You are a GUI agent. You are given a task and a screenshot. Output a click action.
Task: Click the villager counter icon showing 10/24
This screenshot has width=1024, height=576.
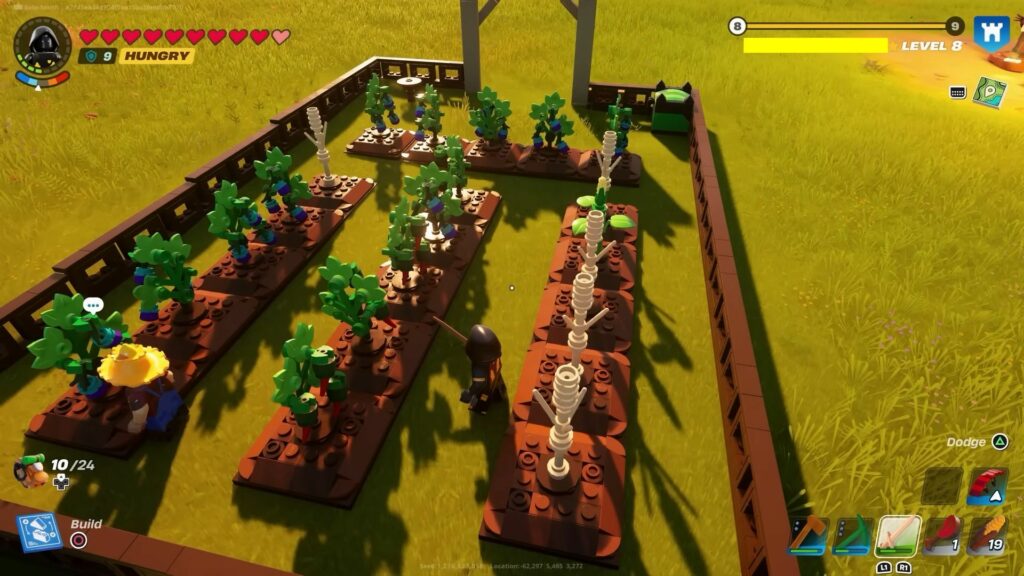(x=30, y=469)
